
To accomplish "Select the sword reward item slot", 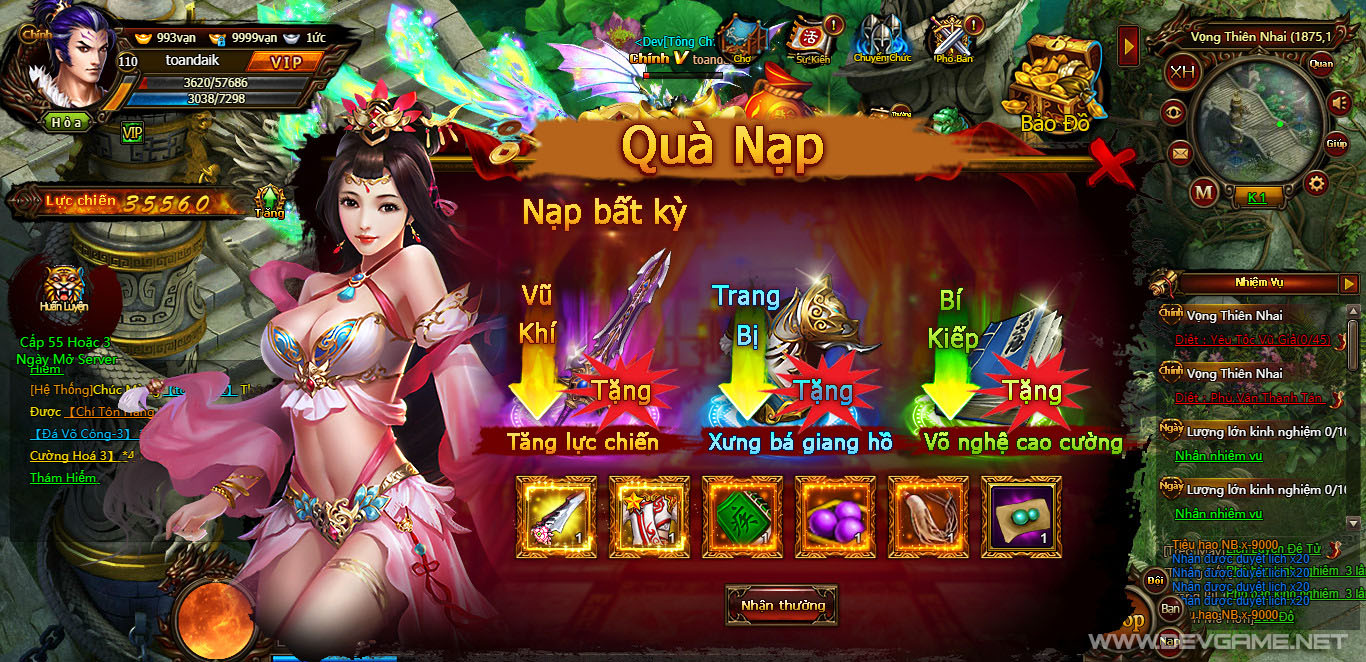I will 555,516.
